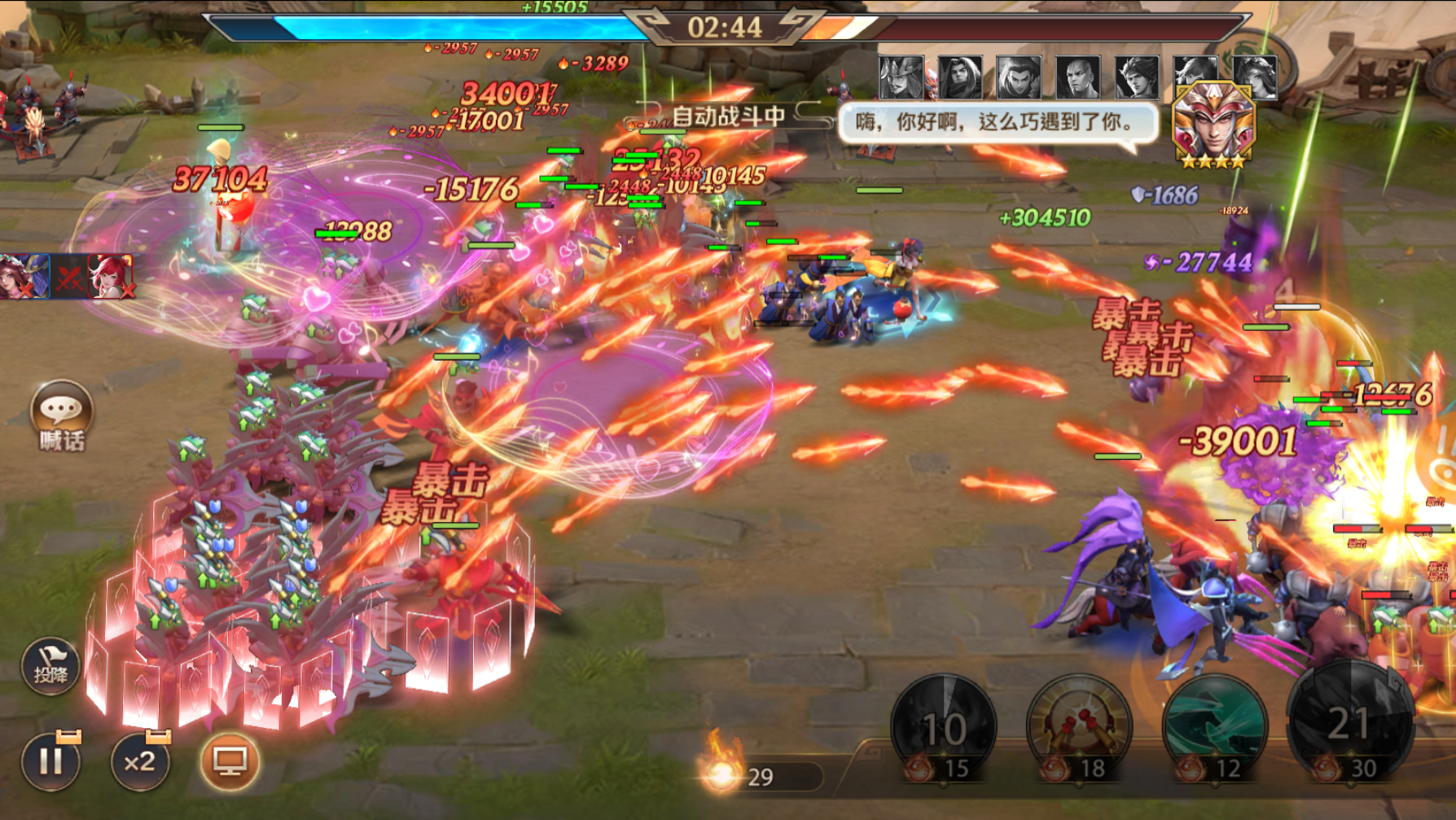
Task: Select the spiky-haired headband enemy portrait
Action: [1137, 77]
